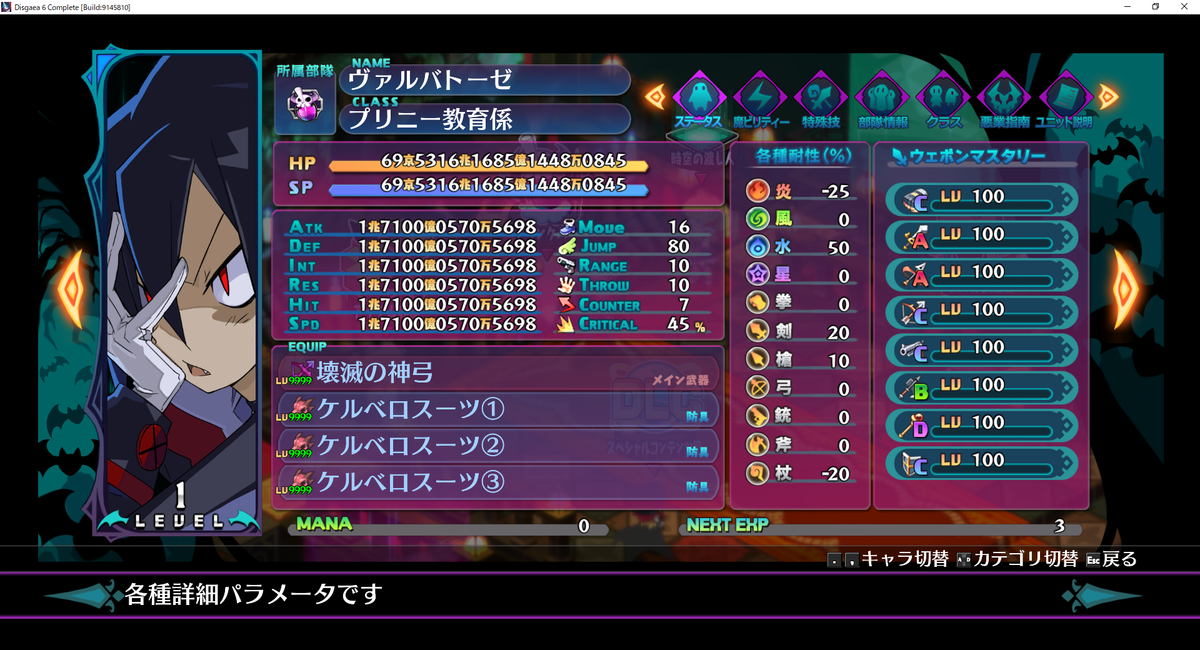Select the 壊滅の神弓 main weapon slot
The height and width of the screenshot is (650, 1200).
(497, 373)
